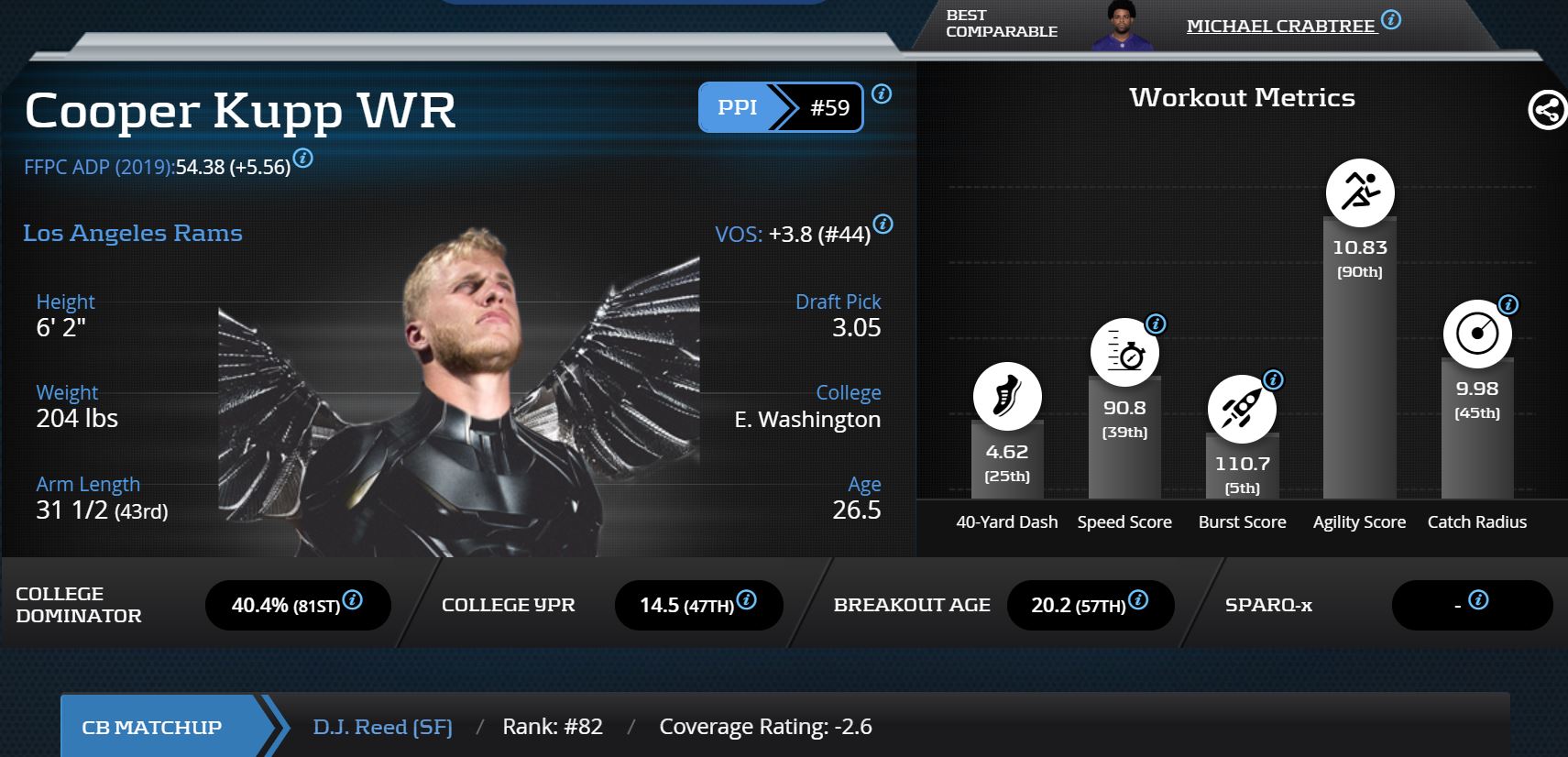Open the Breakout Age info icon

[x=1138, y=599]
